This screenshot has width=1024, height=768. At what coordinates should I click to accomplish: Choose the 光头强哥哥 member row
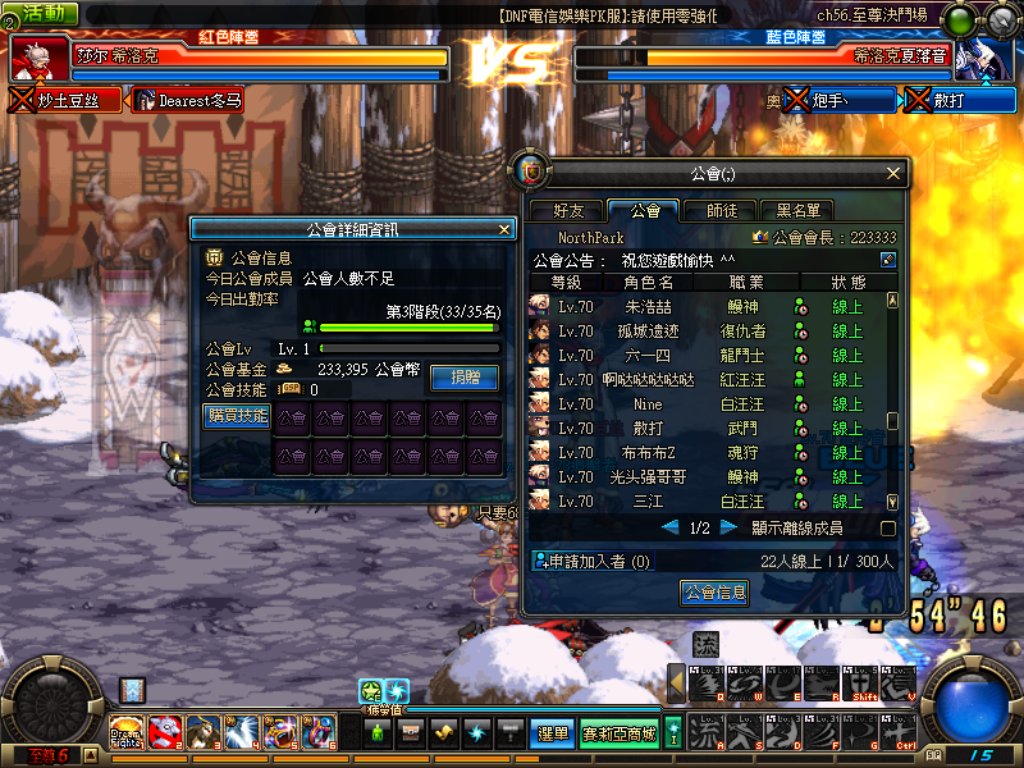[x=648, y=477]
